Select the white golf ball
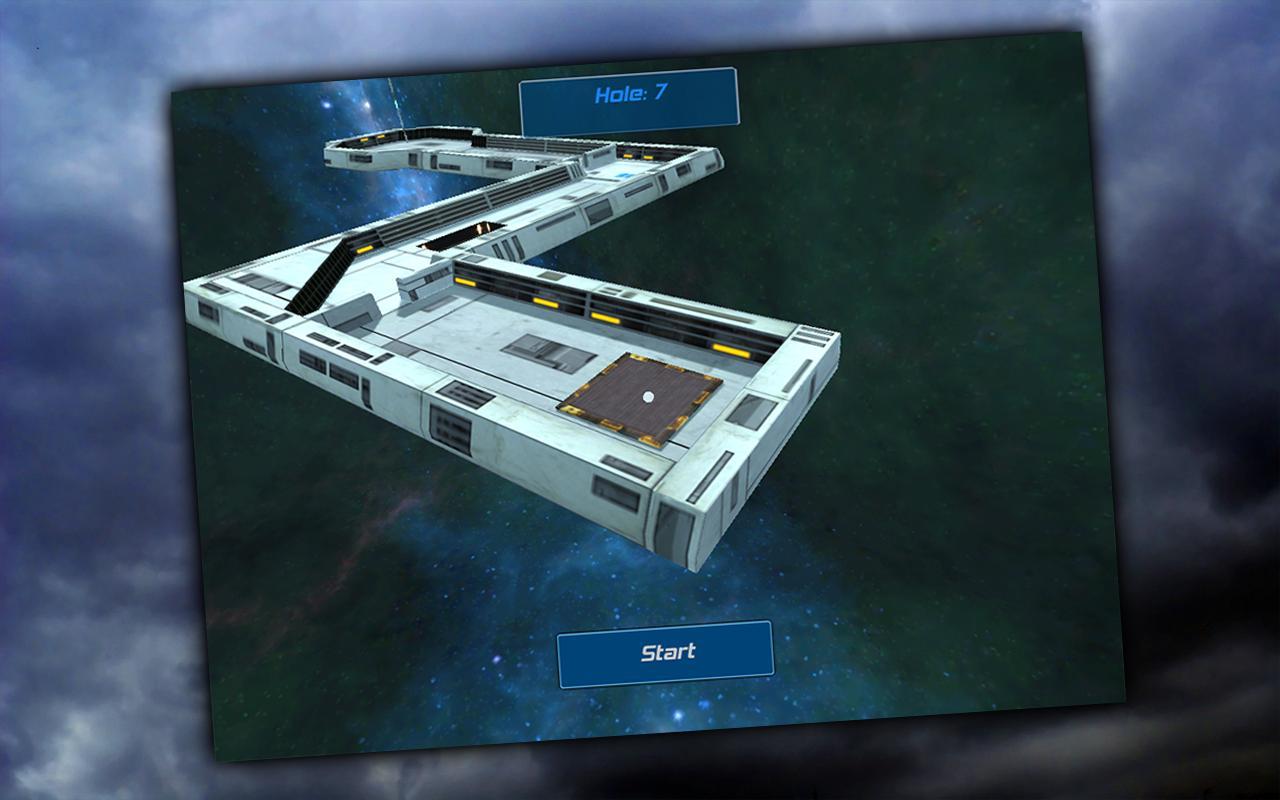Image resolution: width=1280 pixels, height=800 pixels. pos(650,397)
